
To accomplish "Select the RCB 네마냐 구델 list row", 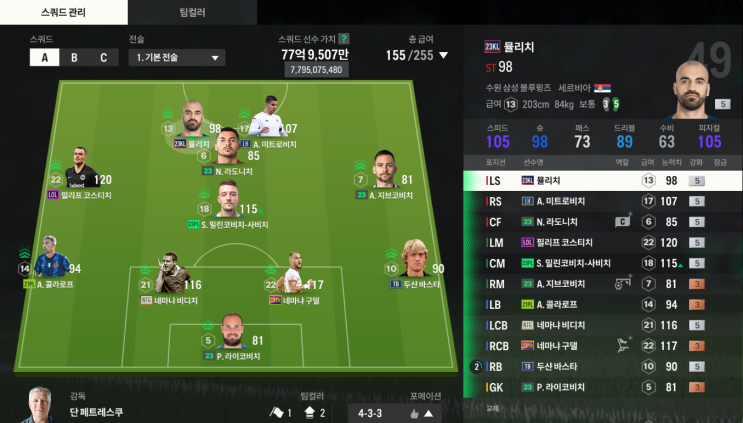I will pyautogui.click(x=602, y=346).
